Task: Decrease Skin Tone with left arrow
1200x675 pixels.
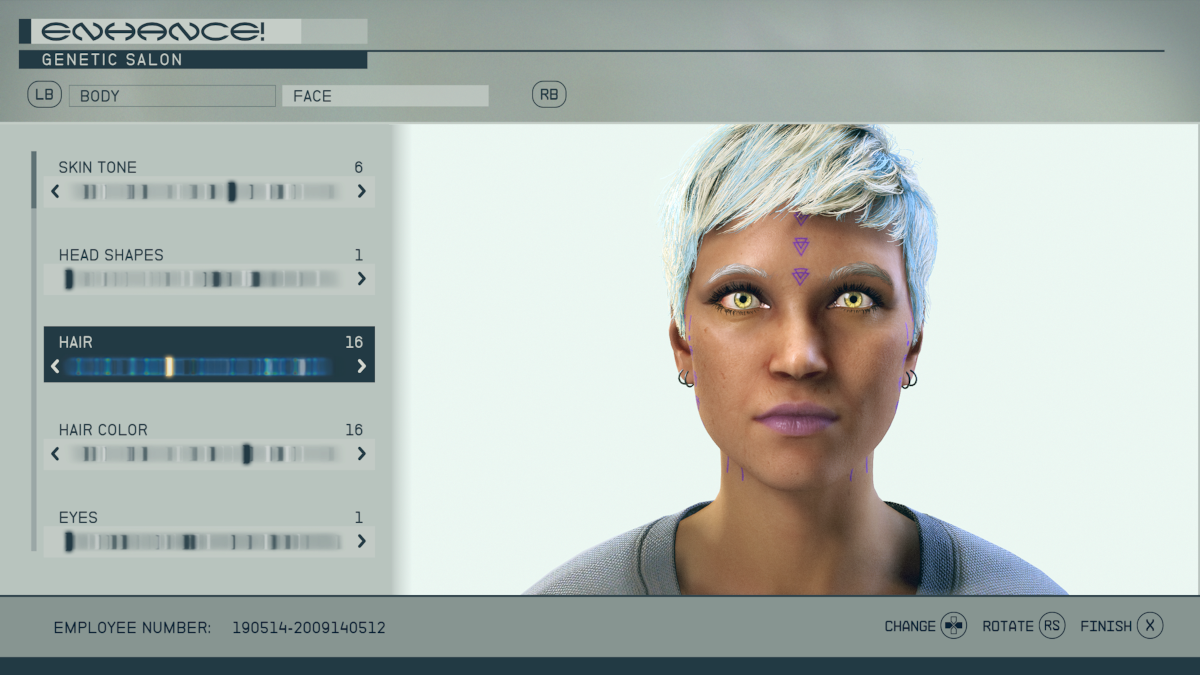Action: pyautogui.click(x=55, y=191)
